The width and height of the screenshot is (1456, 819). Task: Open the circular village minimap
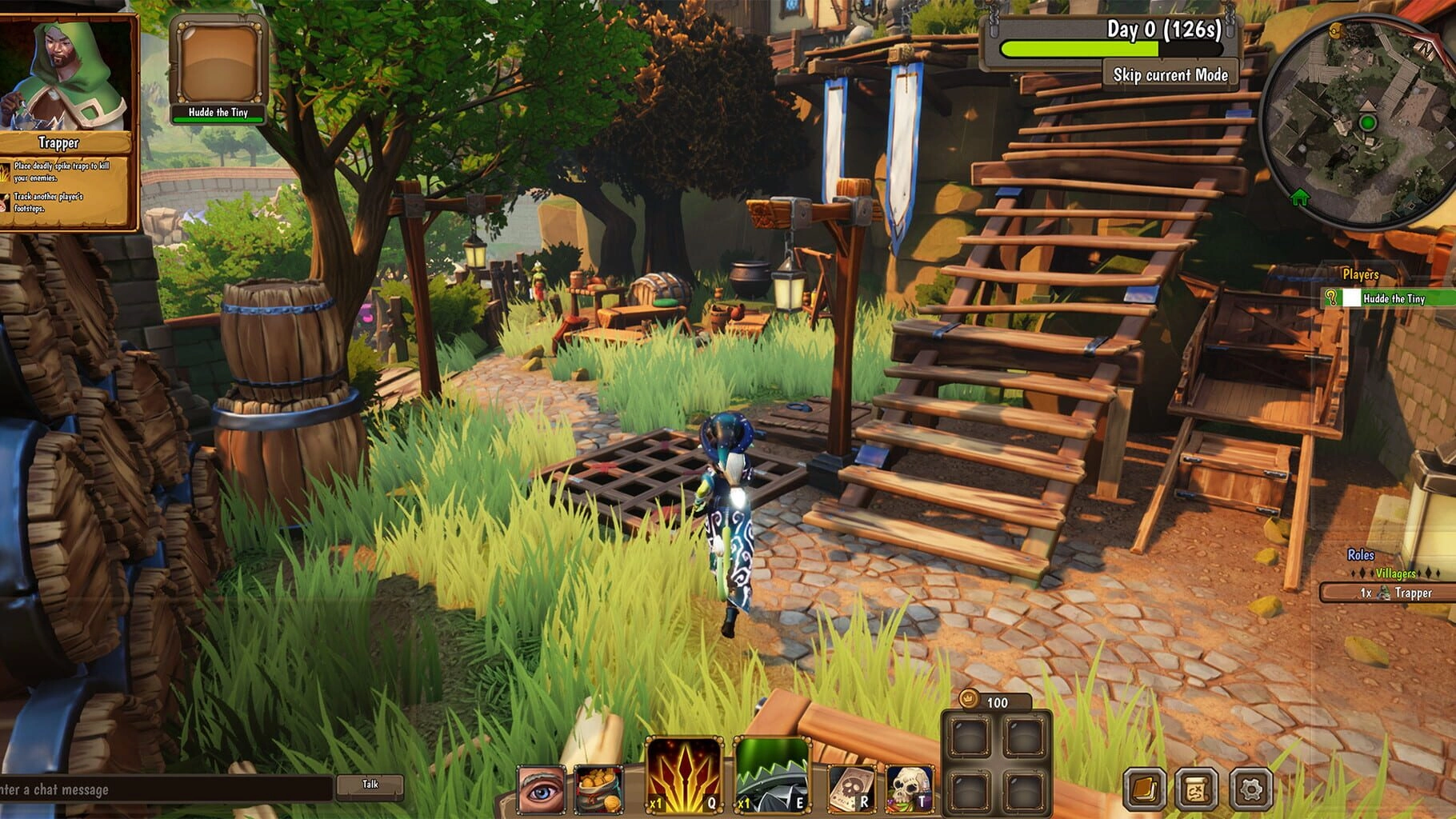1358,120
